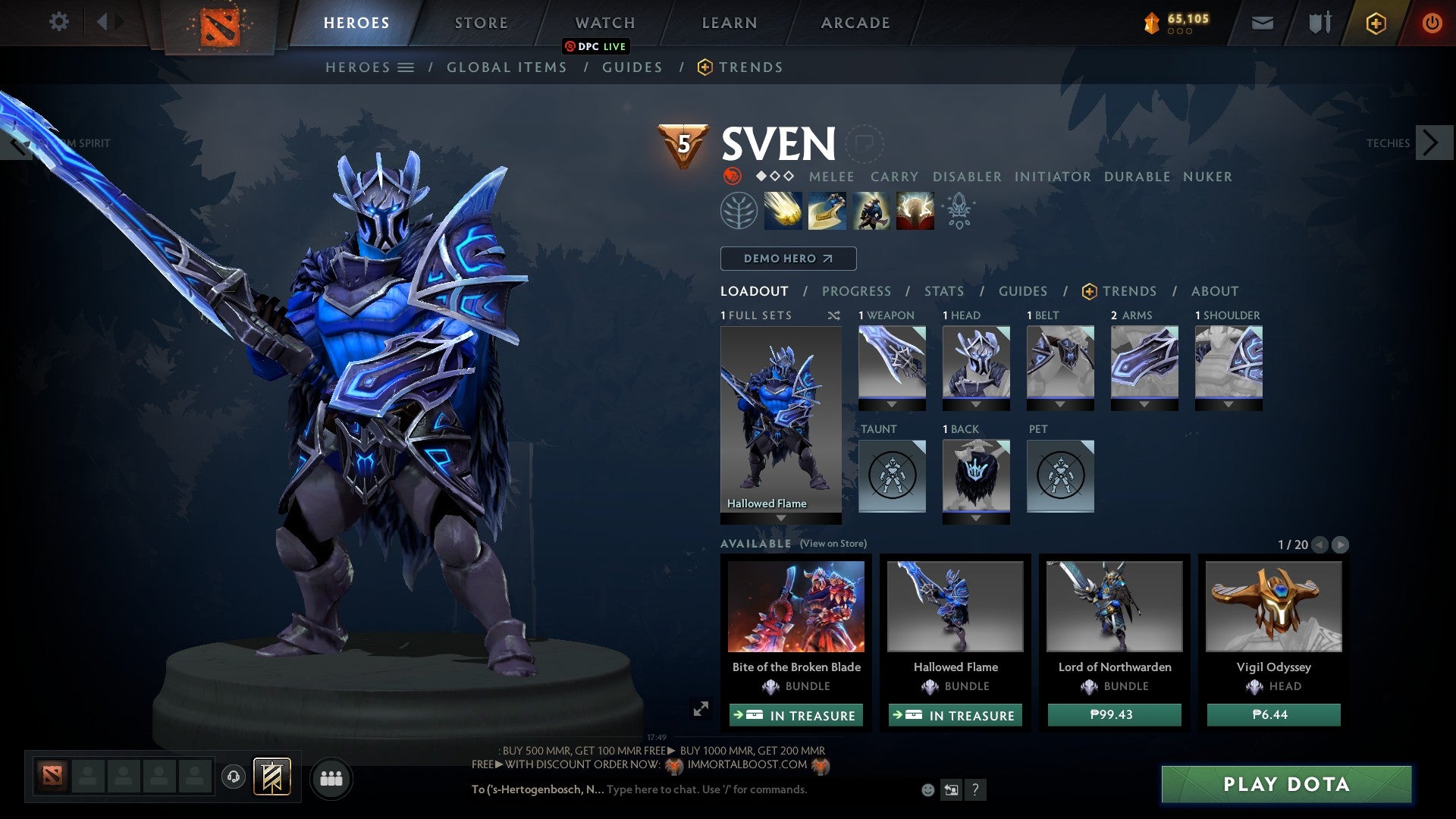Open the Storm Hammer ability icon

click(x=782, y=212)
